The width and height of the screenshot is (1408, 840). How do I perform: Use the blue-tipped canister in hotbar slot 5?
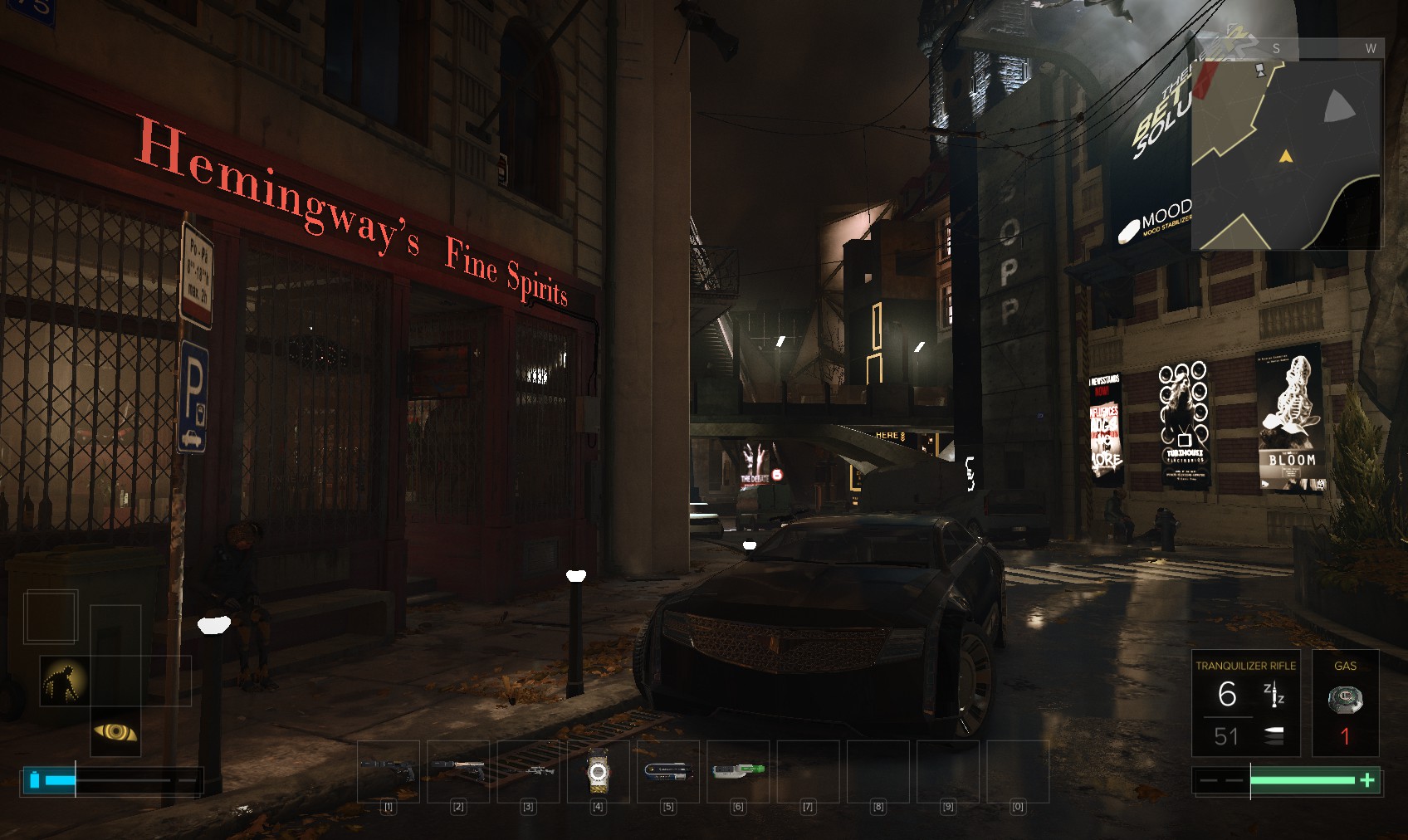668,770
